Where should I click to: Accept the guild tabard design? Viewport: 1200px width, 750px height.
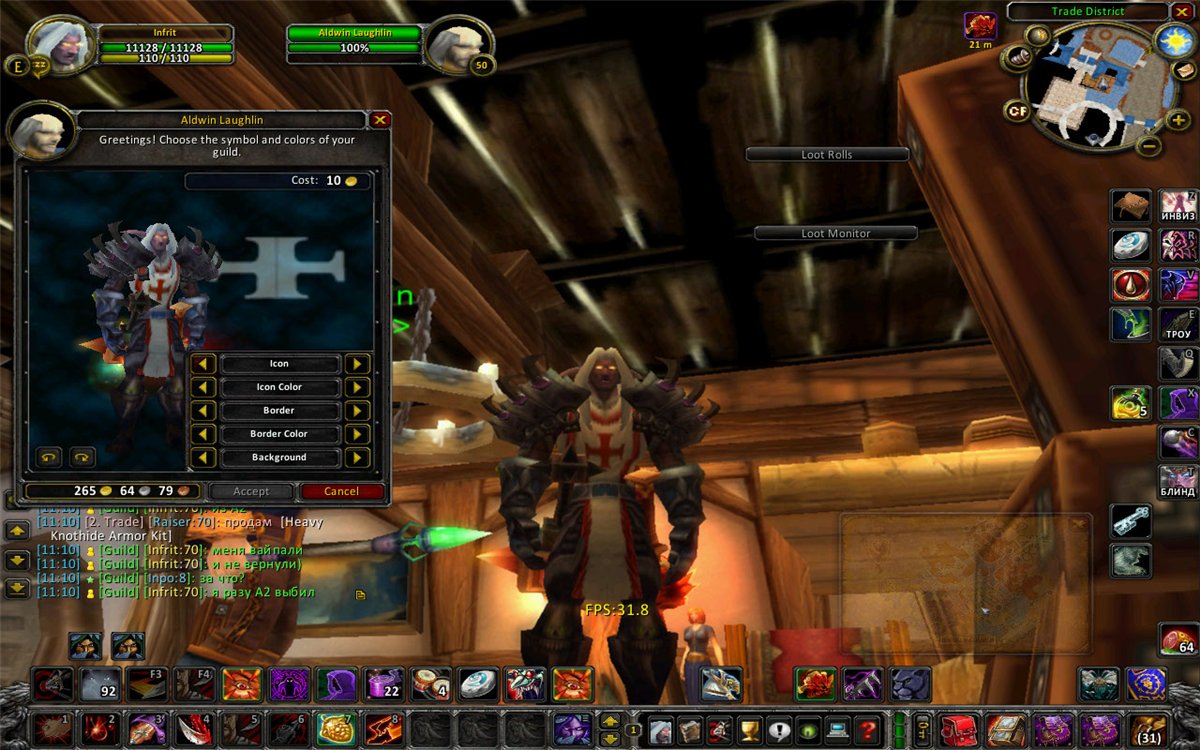pos(251,491)
